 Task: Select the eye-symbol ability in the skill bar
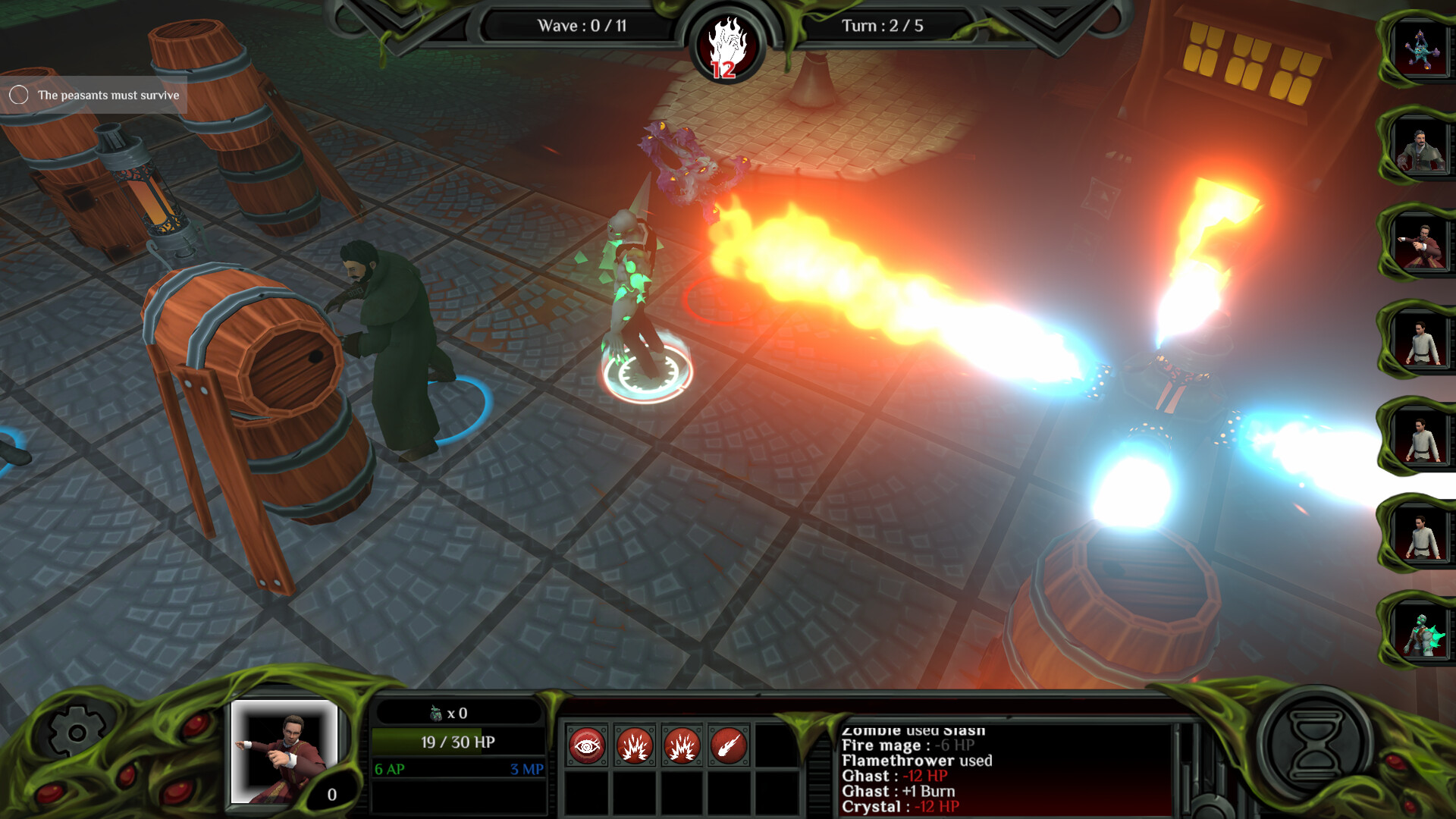tap(588, 745)
